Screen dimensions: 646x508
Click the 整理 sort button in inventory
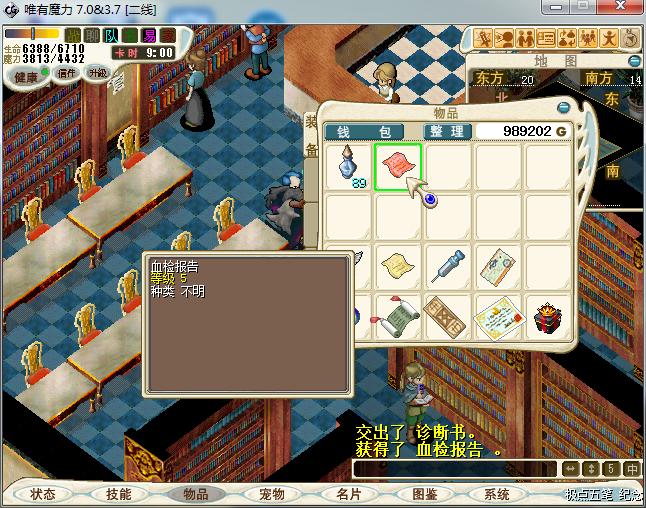[x=447, y=131]
